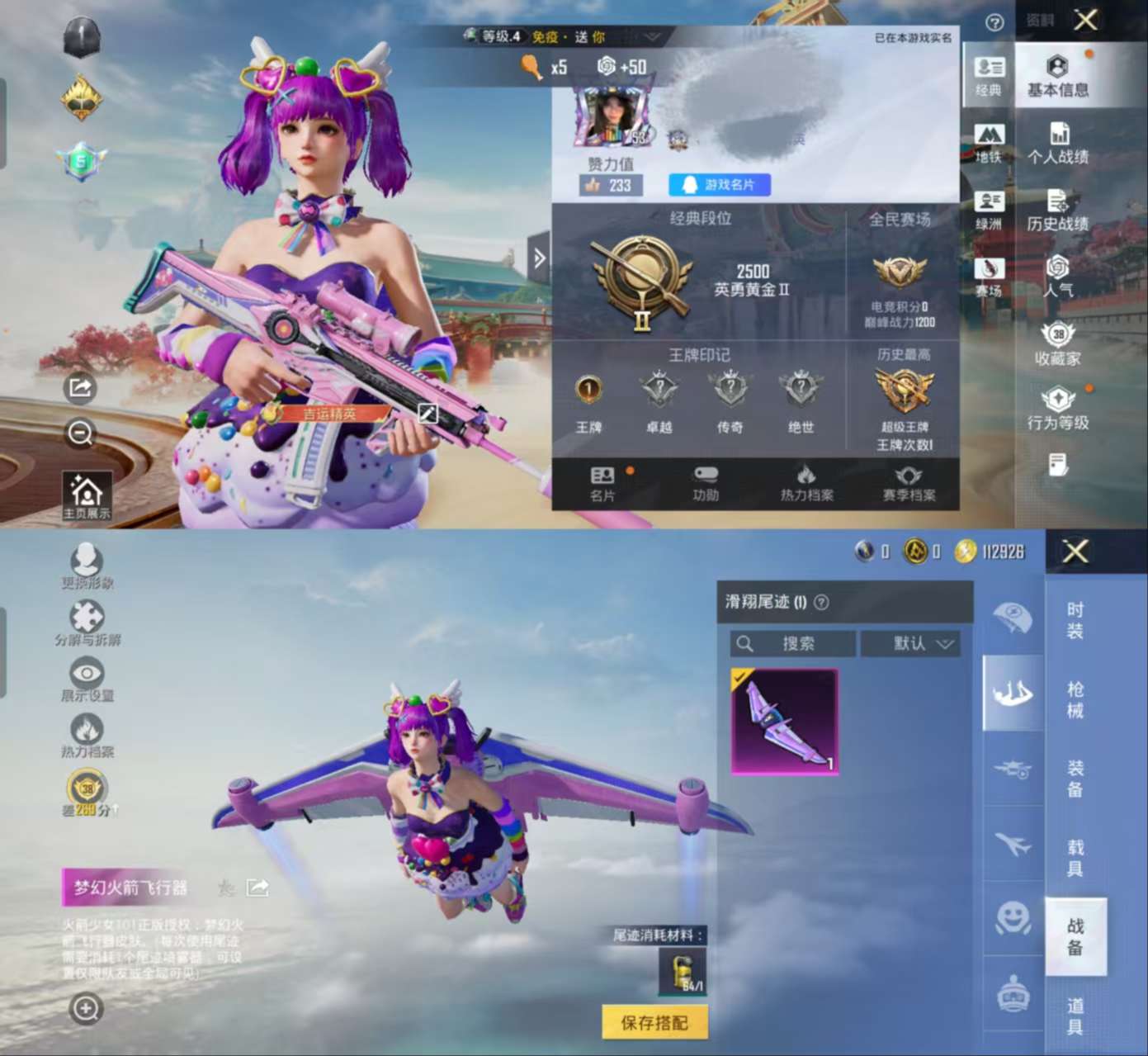
Task: Open the 基本信息 tab
Action: 1057,76
